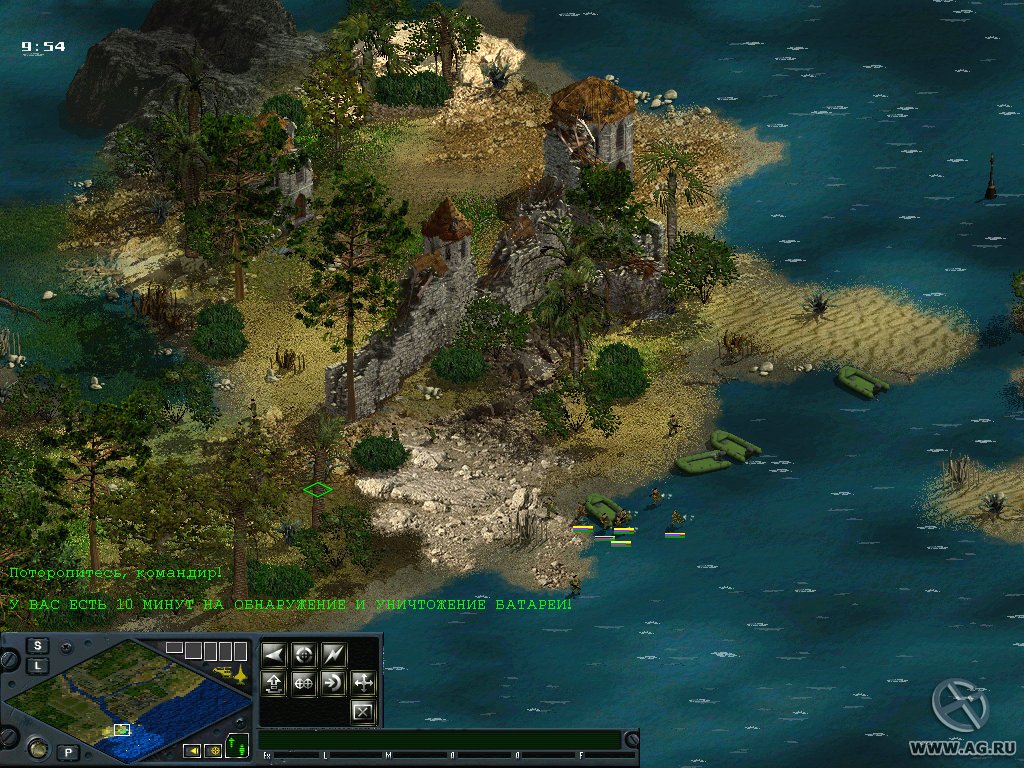Click the X cancel command button
This screenshot has width=1024, height=768.
[363, 712]
